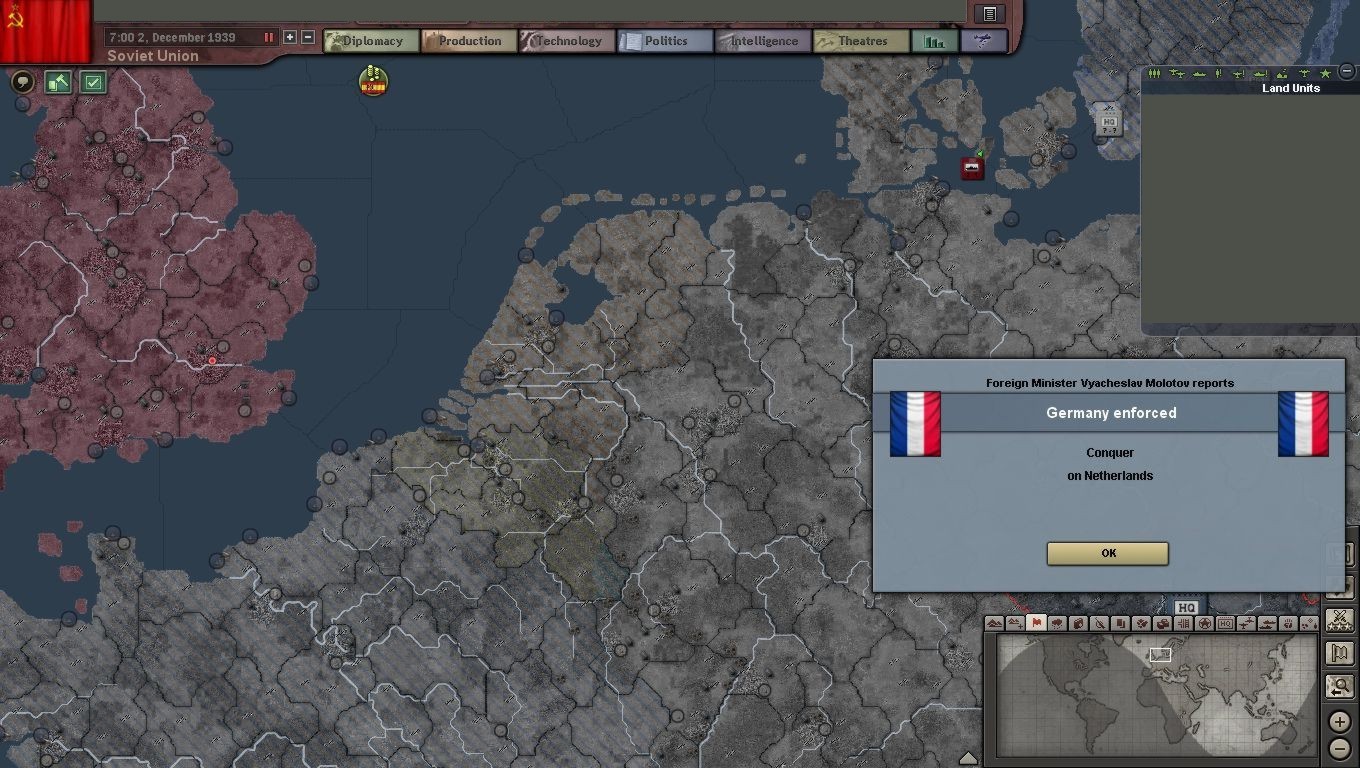The height and width of the screenshot is (768, 1360).
Task: Open the Politics screen
Action: coord(665,41)
